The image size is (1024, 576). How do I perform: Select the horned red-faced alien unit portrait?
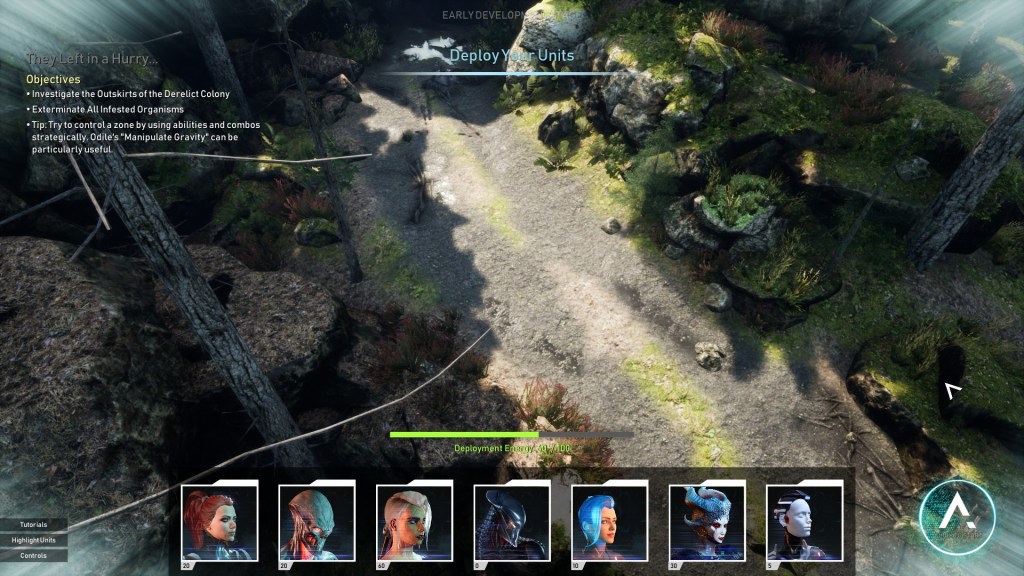click(x=707, y=522)
